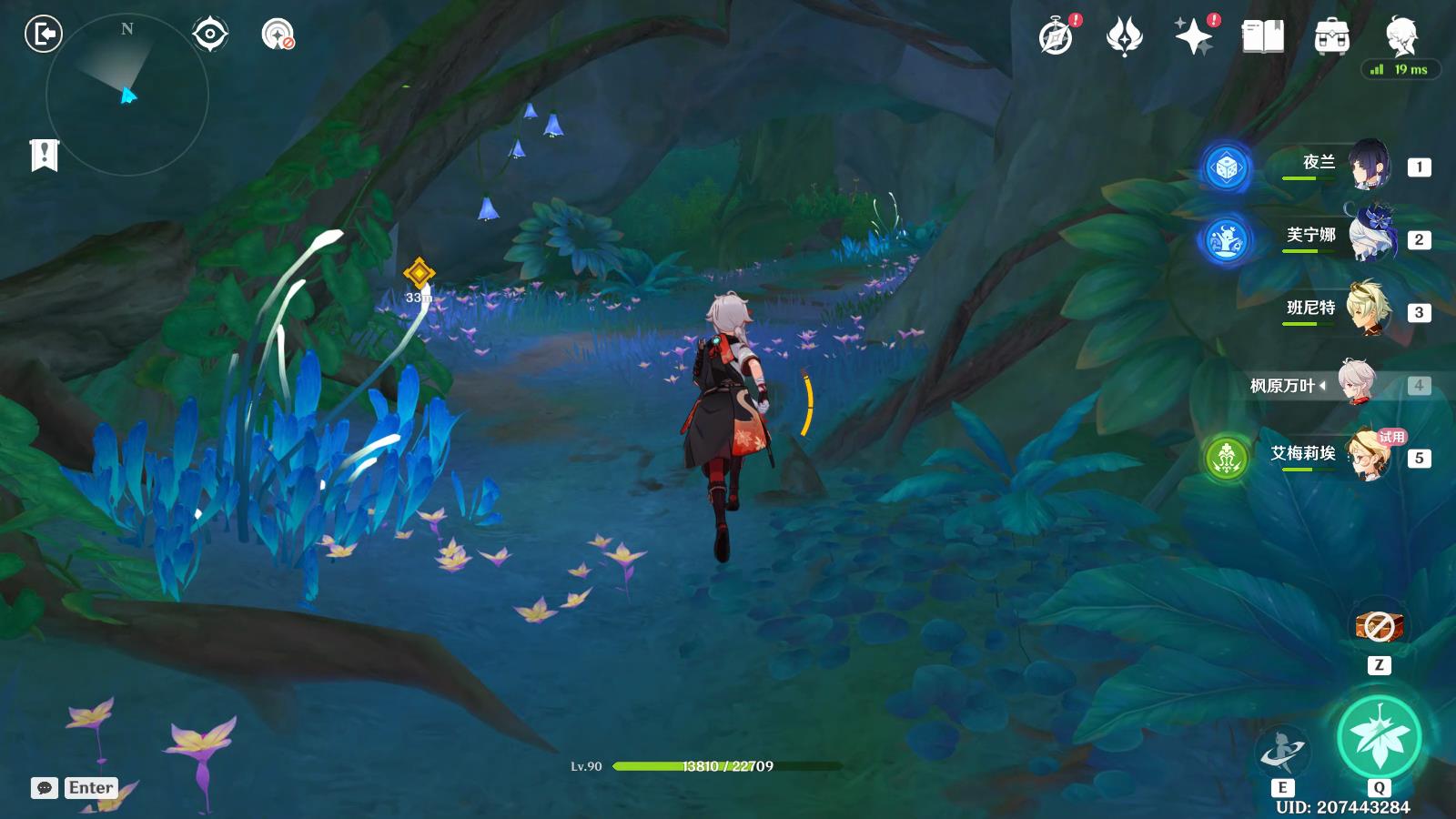Viewport: 1456px width, 819px height.
Task: Open the adventurer handbook book icon
Action: click(1263, 37)
